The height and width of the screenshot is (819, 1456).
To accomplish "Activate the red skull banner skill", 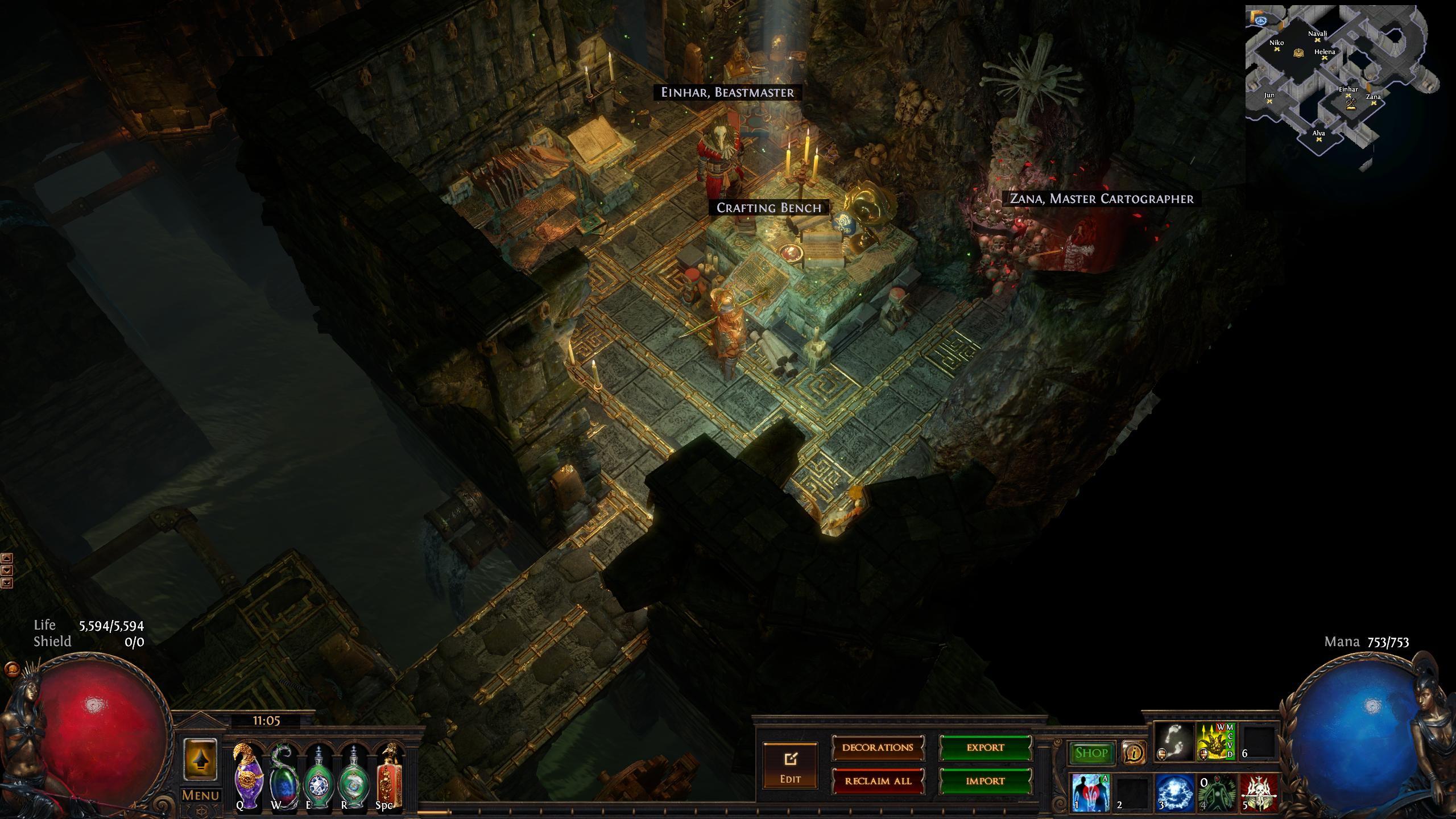I will [x=1259, y=792].
